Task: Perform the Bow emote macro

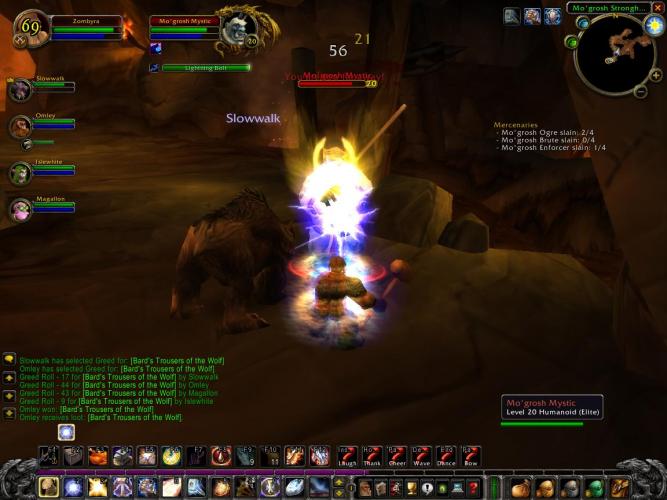Action: 470,456
